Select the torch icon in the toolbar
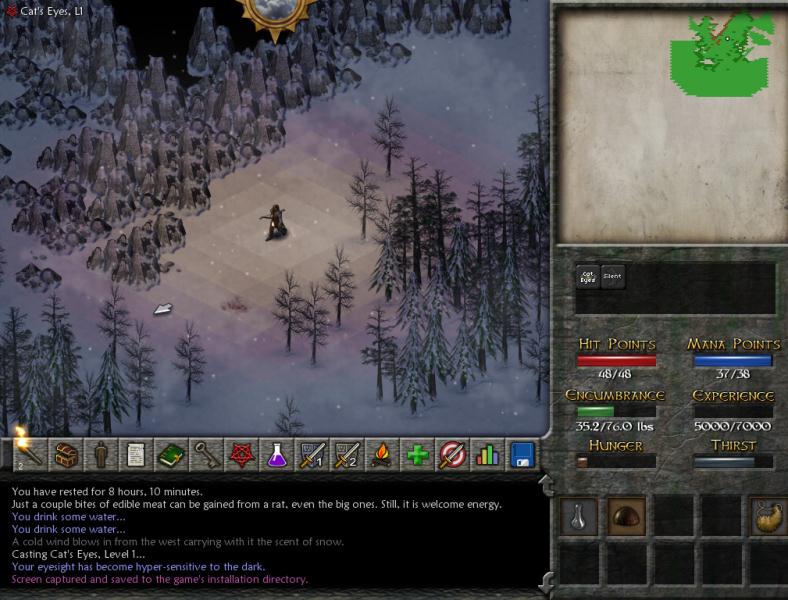 28,454
